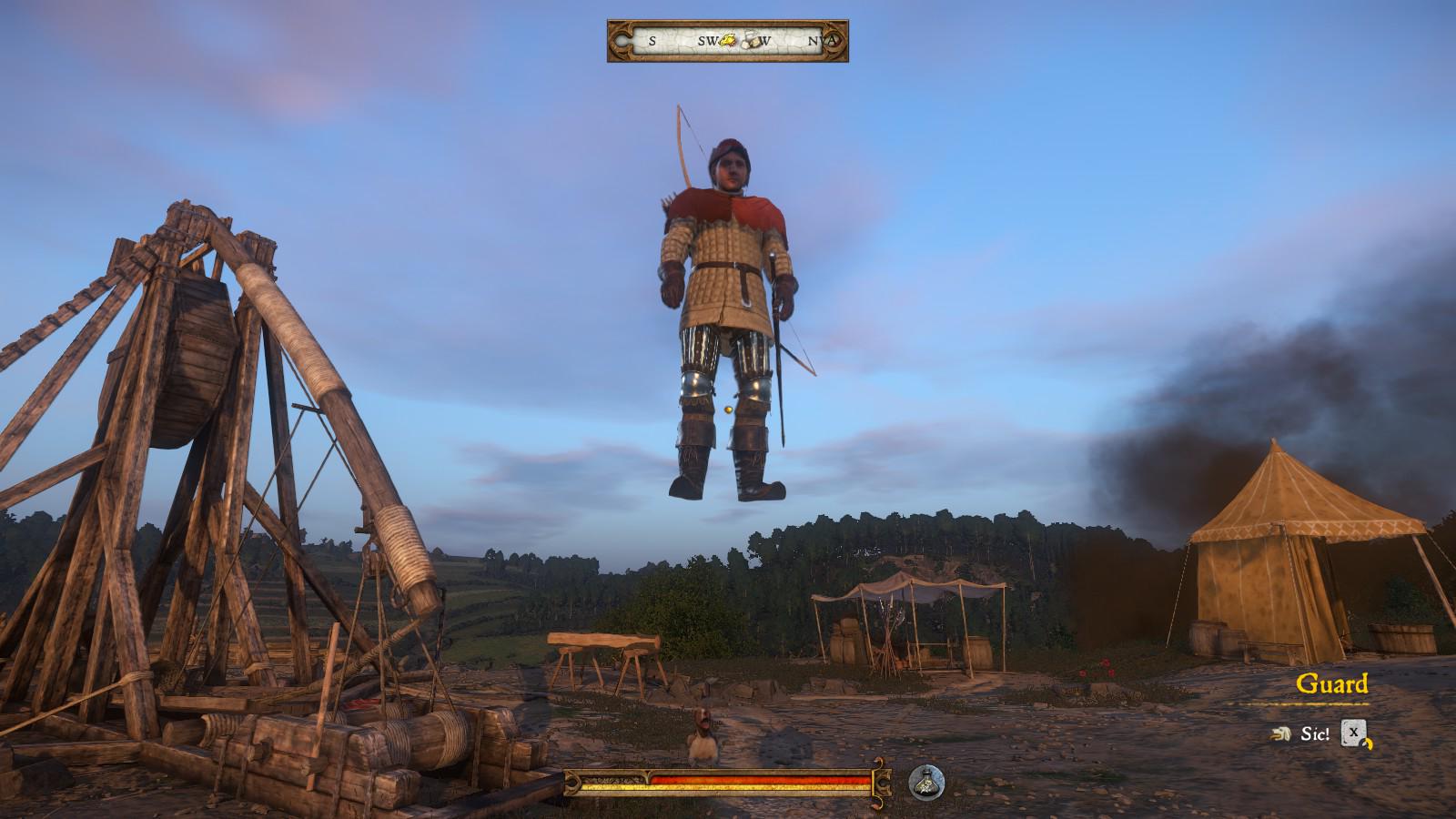1456x819 pixels.
Task: Click the W label on the compass
Action: pyautogui.click(x=764, y=40)
